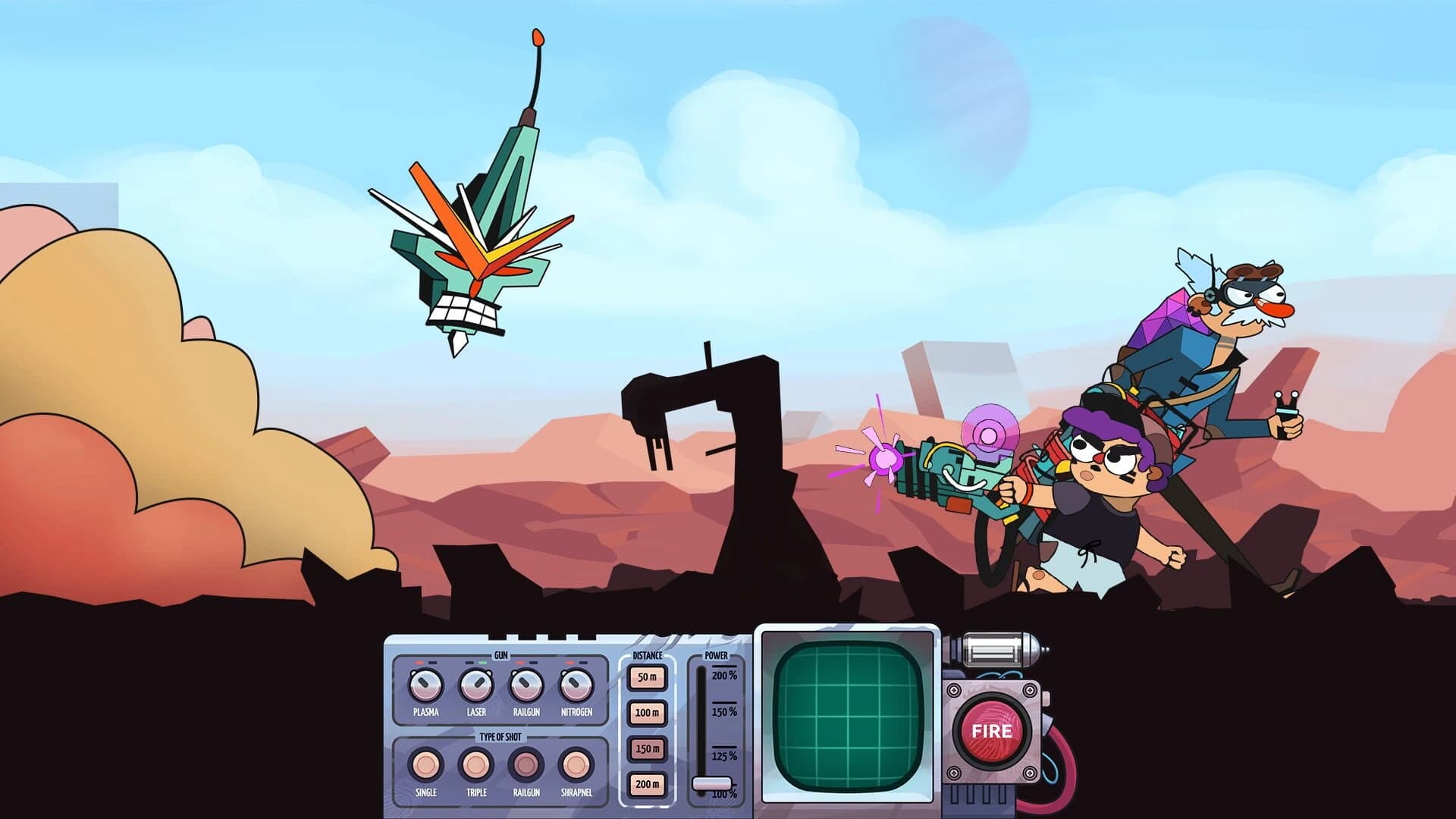Turn the LASER gun knob
Screen dimensions: 1456x819
pyautogui.click(x=477, y=685)
